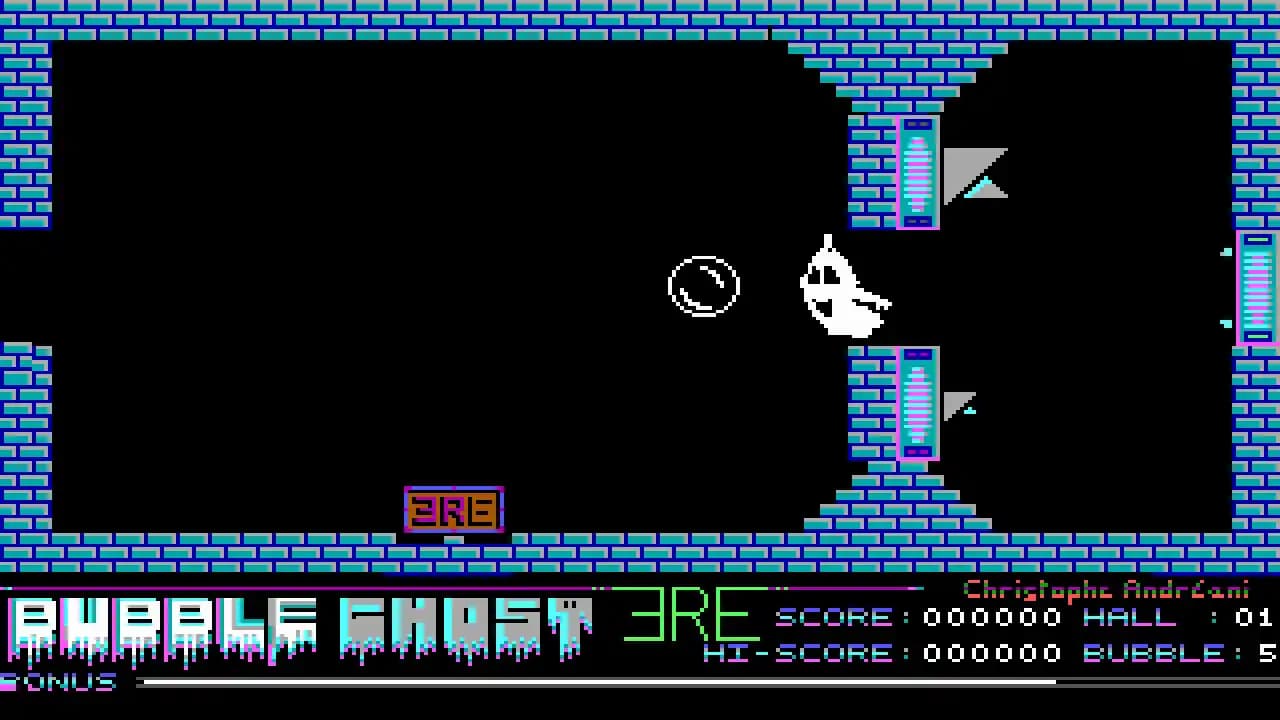The height and width of the screenshot is (720, 1280).
Task: Click the small gray spike near lower radiator
Action: point(960,402)
